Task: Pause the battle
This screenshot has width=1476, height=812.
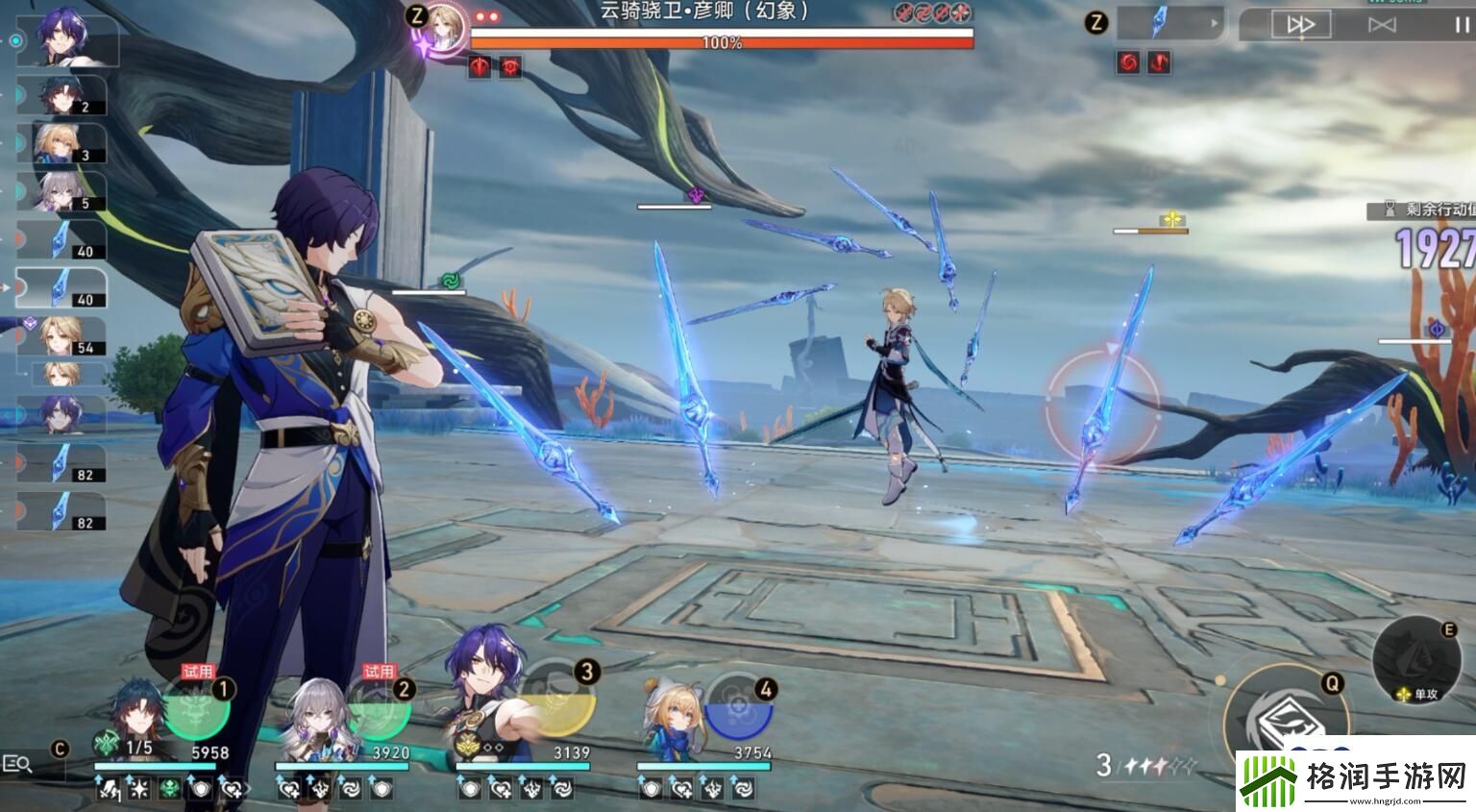Action: (1462, 25)
